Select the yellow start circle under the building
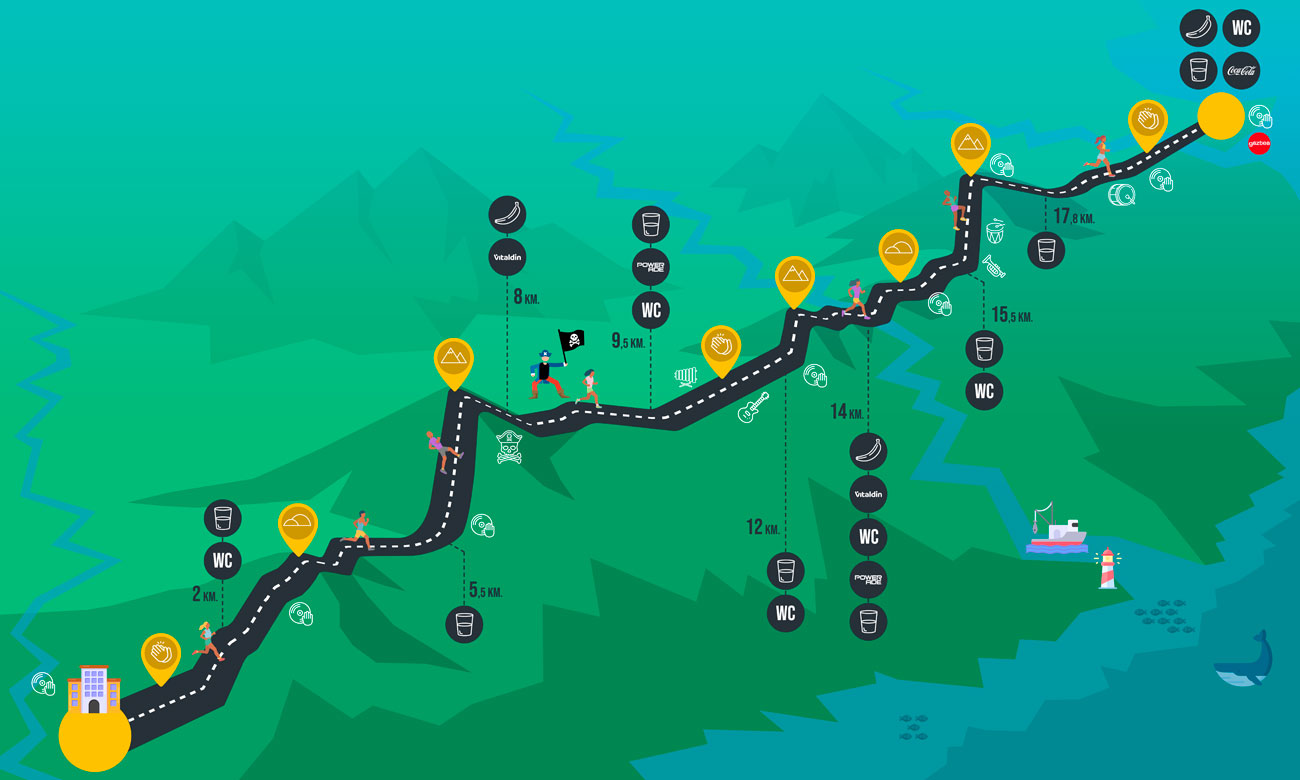The image size is (1300, 780). tap(95, 736)
